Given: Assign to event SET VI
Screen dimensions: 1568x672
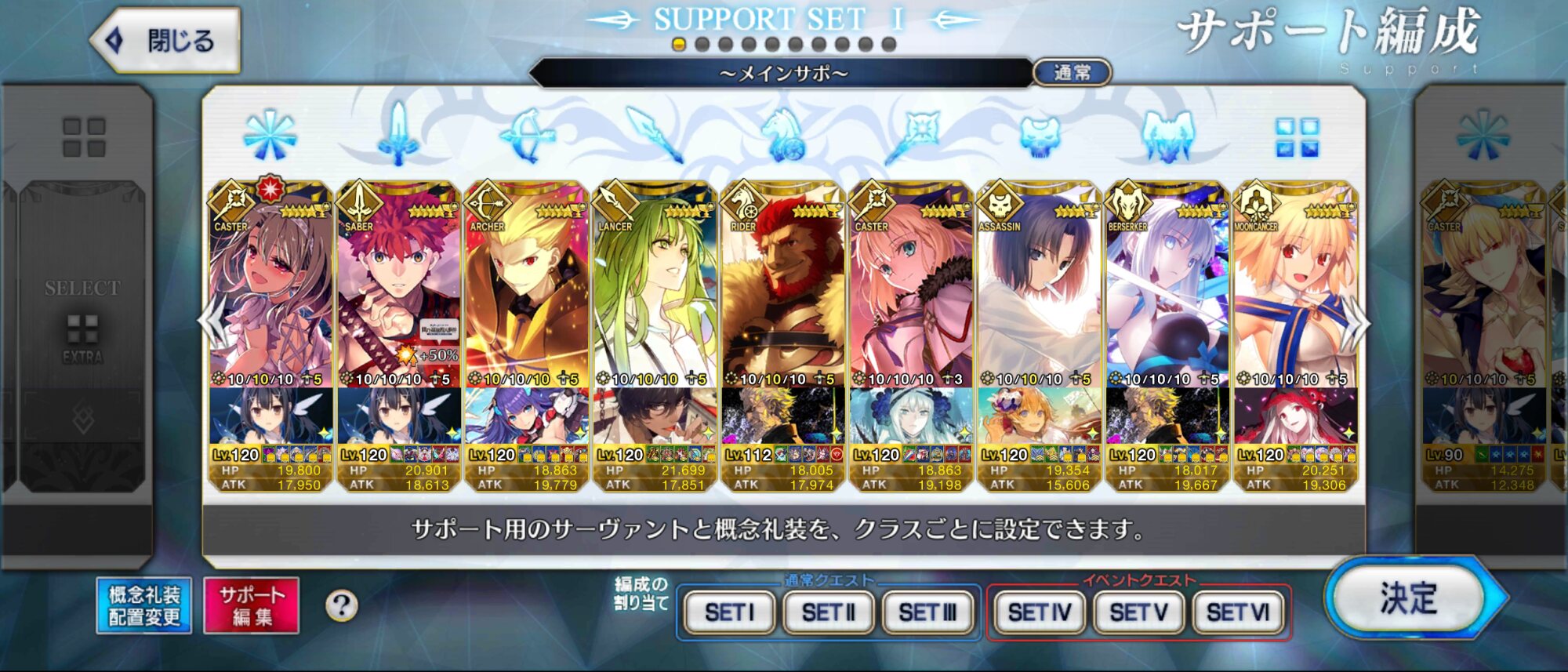Looking at the screenshot, I should click(x=1237, y=612).
